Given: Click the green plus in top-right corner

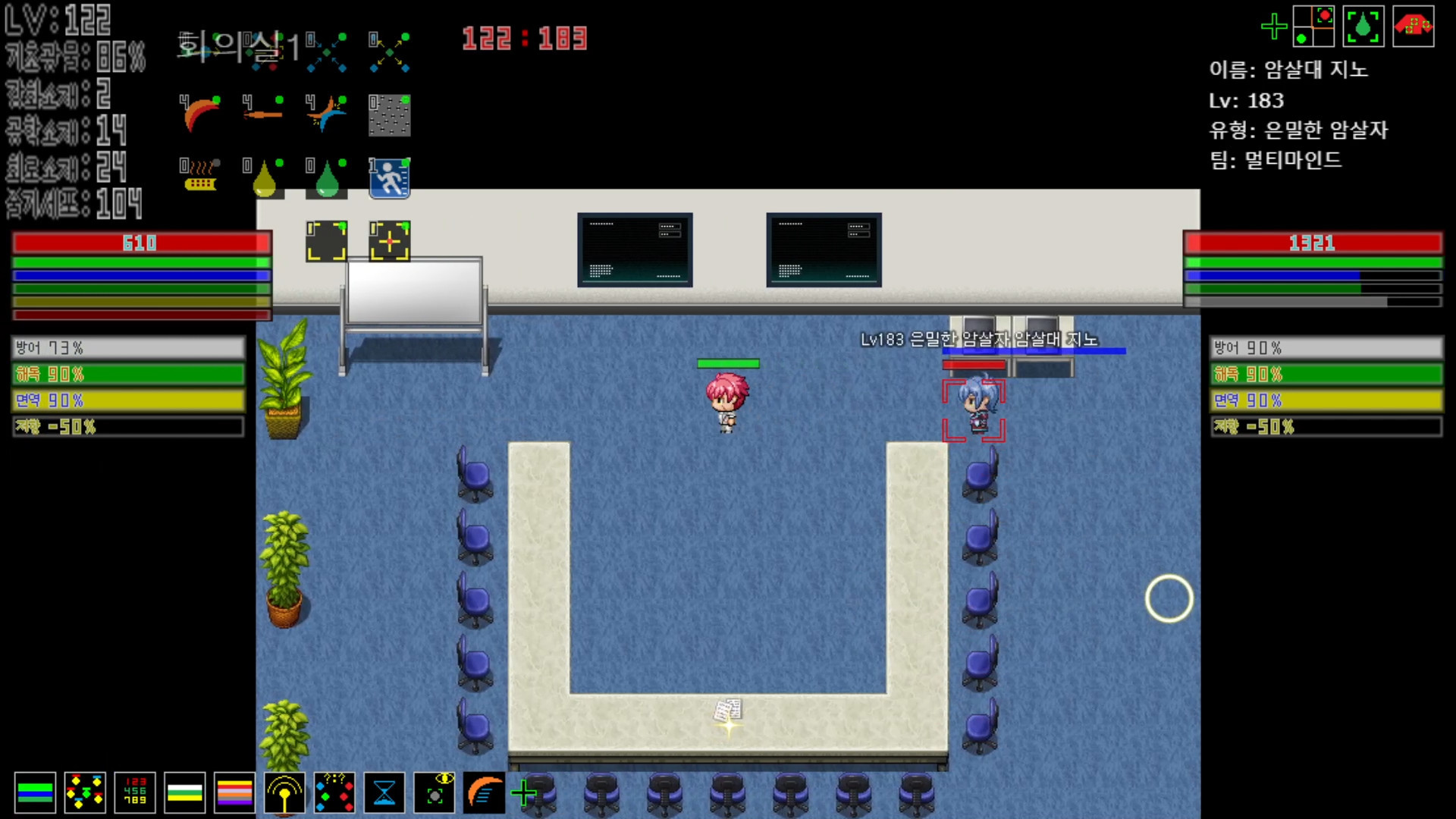Looking at the screenshot, I should tap(1276, 27).
